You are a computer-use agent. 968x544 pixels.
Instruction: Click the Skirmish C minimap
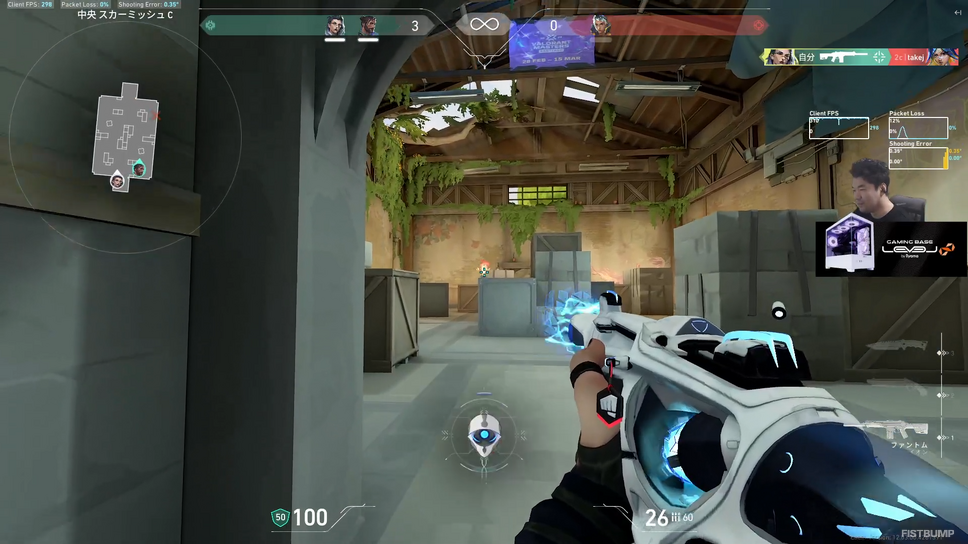126,137
